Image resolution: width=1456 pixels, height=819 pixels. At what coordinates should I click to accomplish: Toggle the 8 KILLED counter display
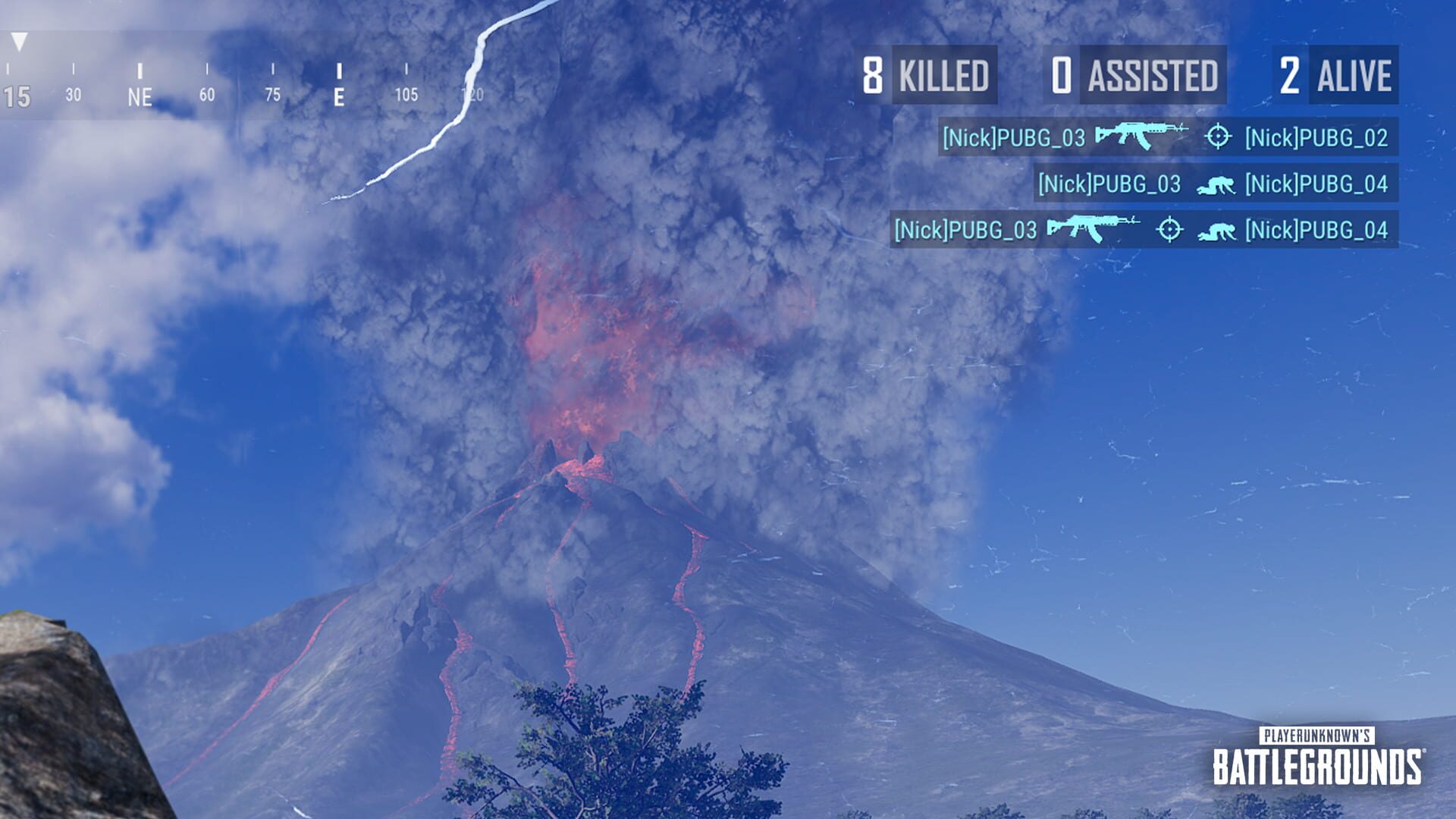[x=925, y=75]
